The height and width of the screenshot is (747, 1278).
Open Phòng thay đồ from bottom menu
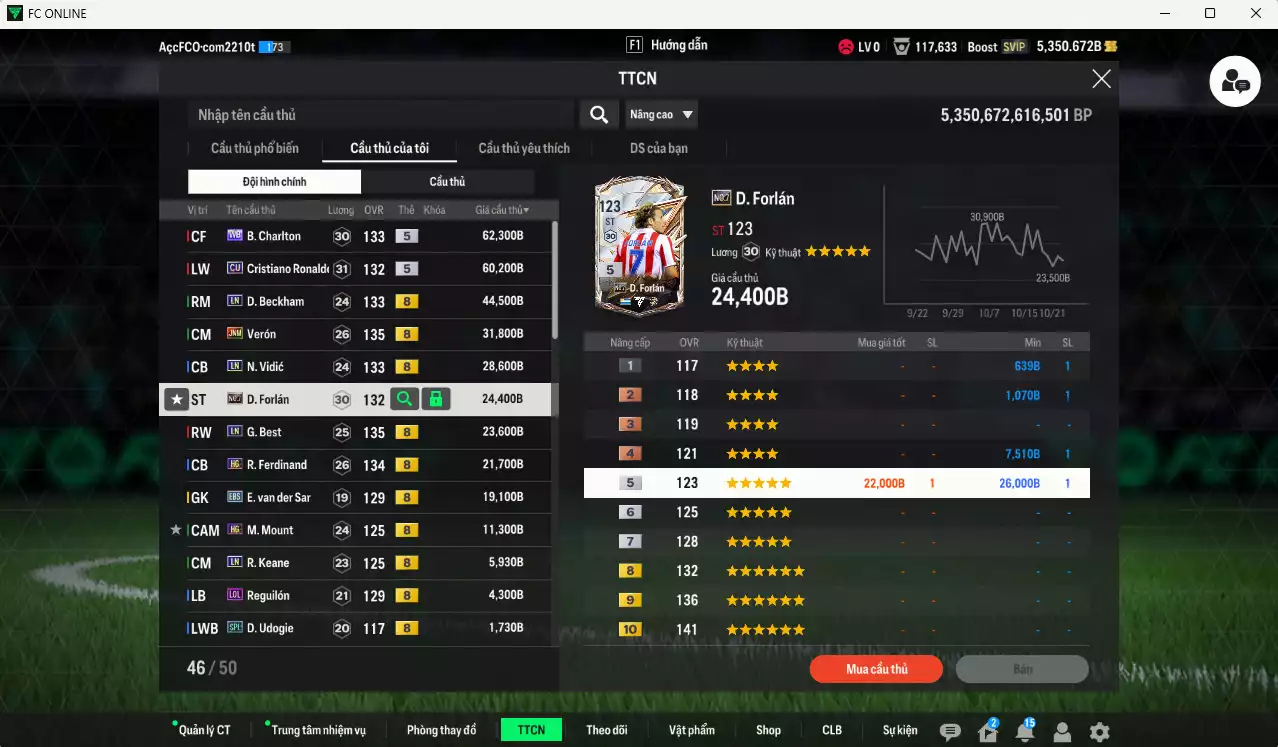coord(441,730)
